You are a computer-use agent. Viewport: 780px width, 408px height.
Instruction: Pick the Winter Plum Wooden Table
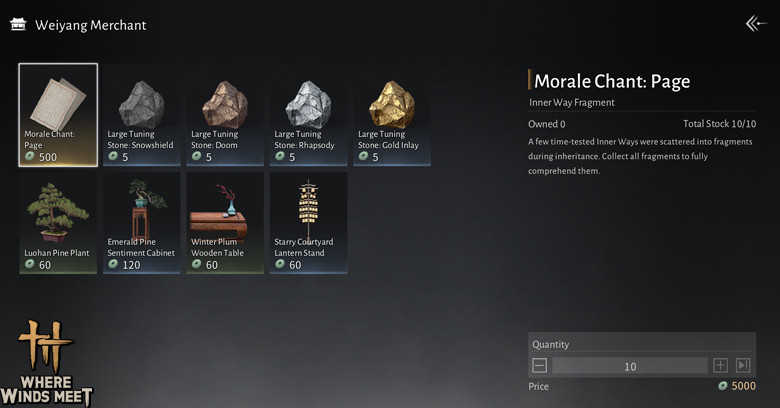pos(225,222)
